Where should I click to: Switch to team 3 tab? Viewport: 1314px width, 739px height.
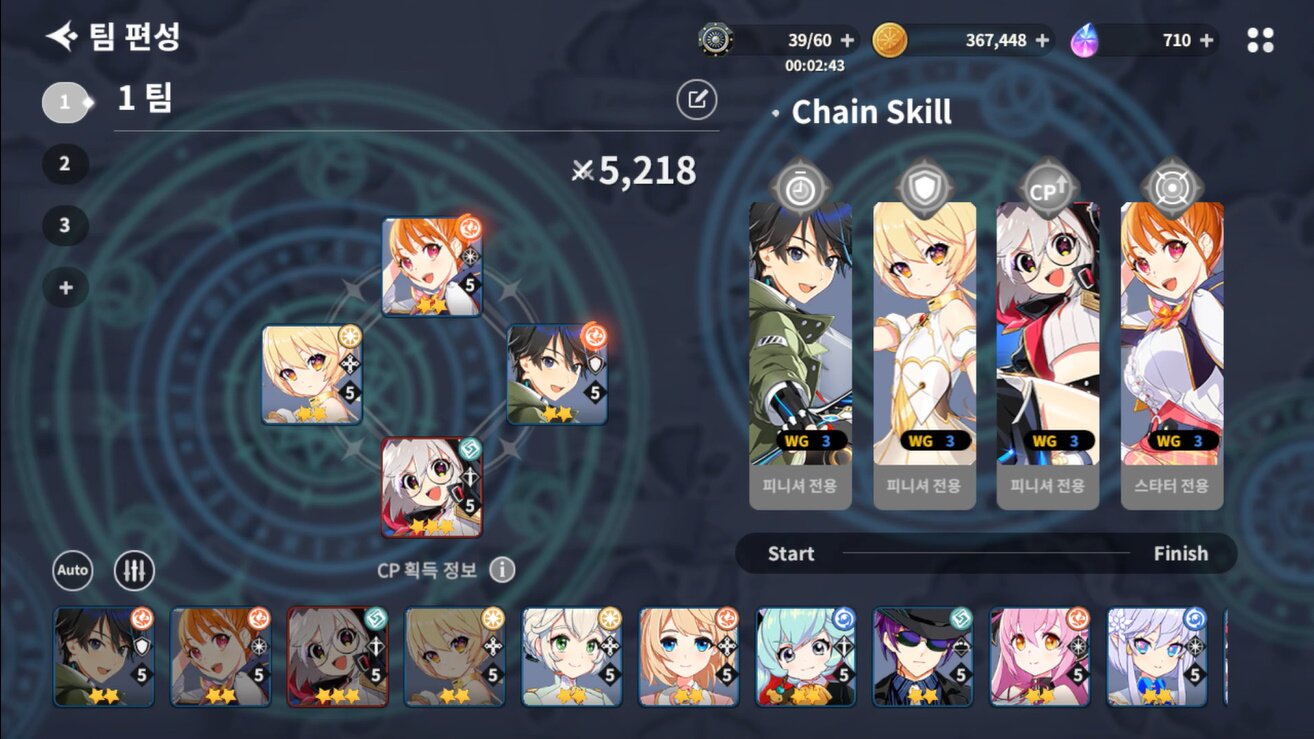(65, 226)
